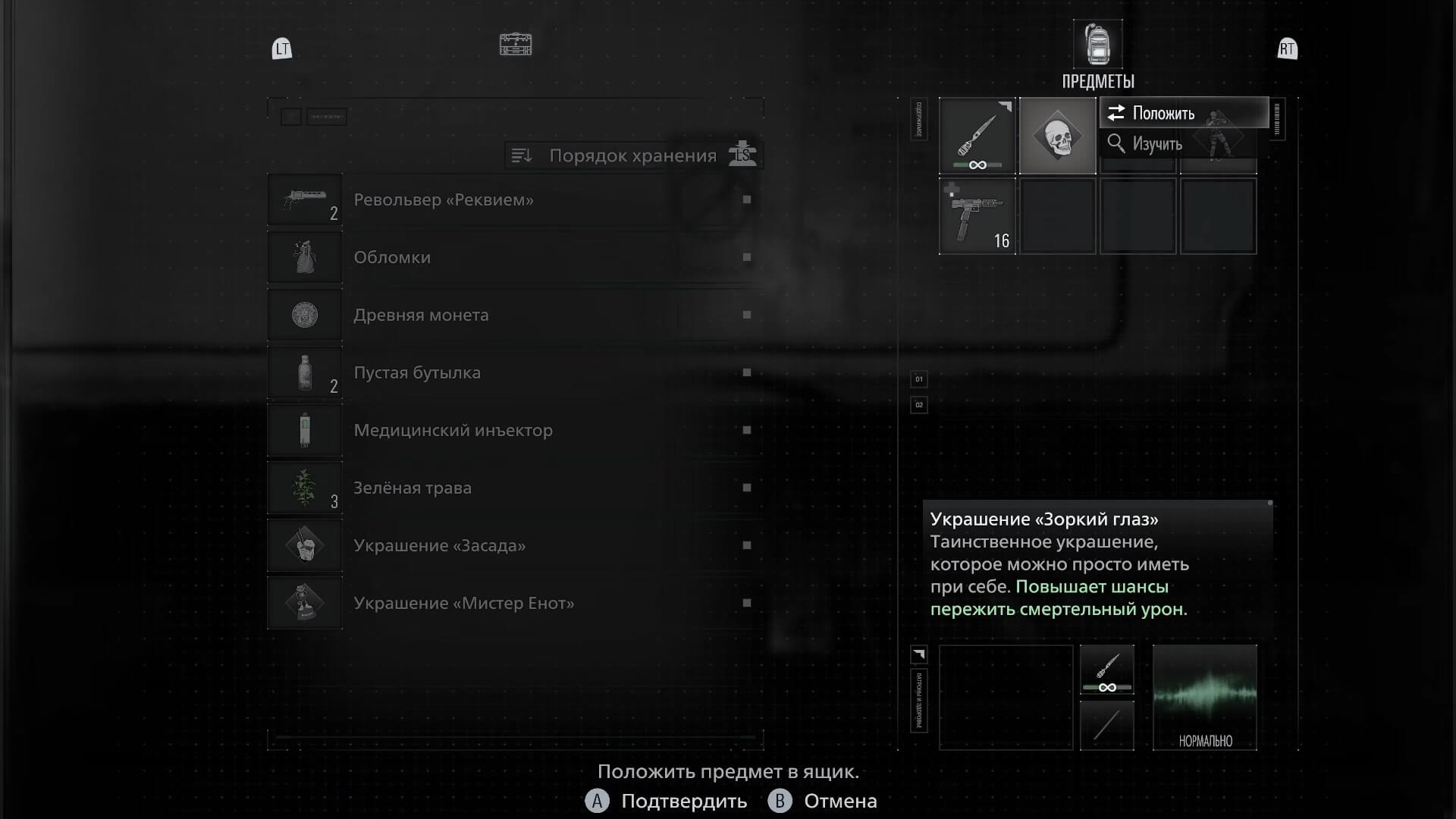Select the Револьвер «Реквием» revolver icon
The width and height of the screenshot is (1456, 819).
305,199
